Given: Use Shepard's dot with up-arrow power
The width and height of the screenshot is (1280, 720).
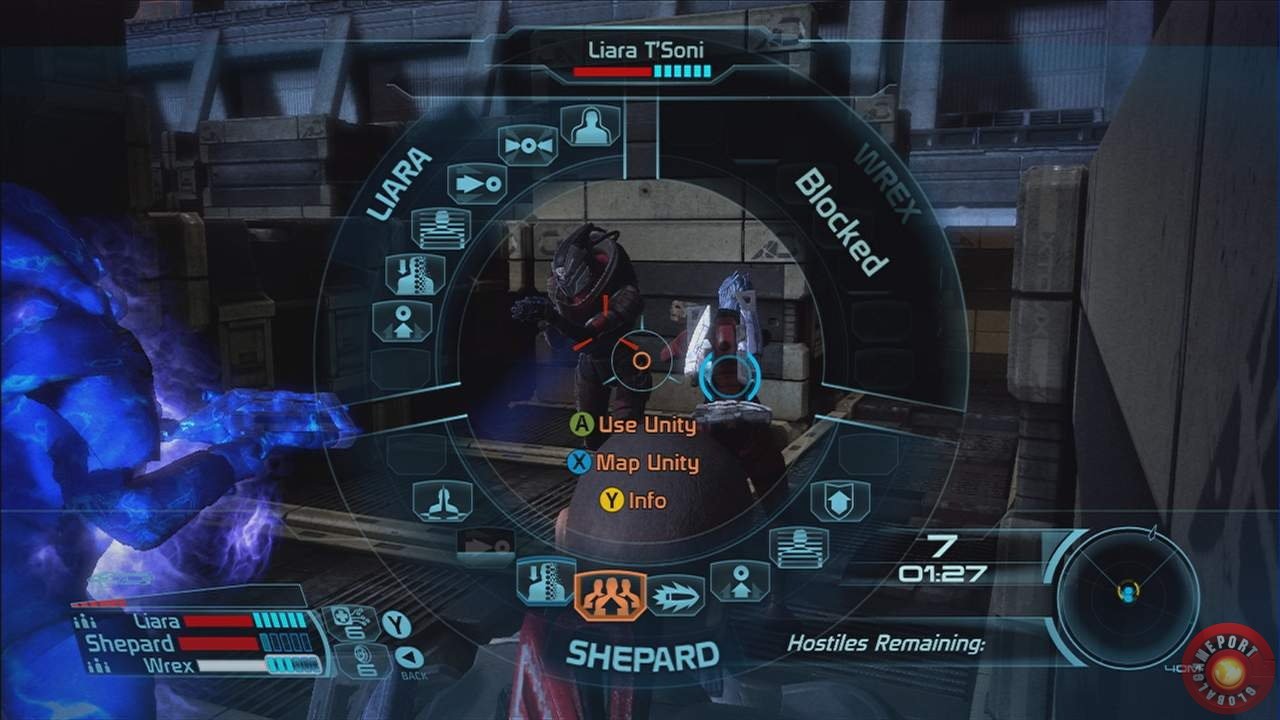Looking at the screenshot, I should [x=740, y=581].
